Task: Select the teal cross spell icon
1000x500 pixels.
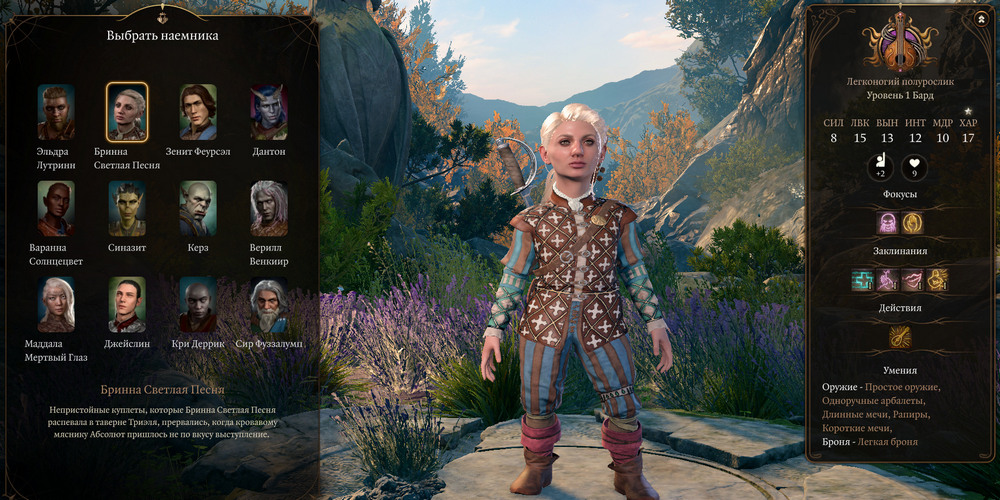Action: 862,280
